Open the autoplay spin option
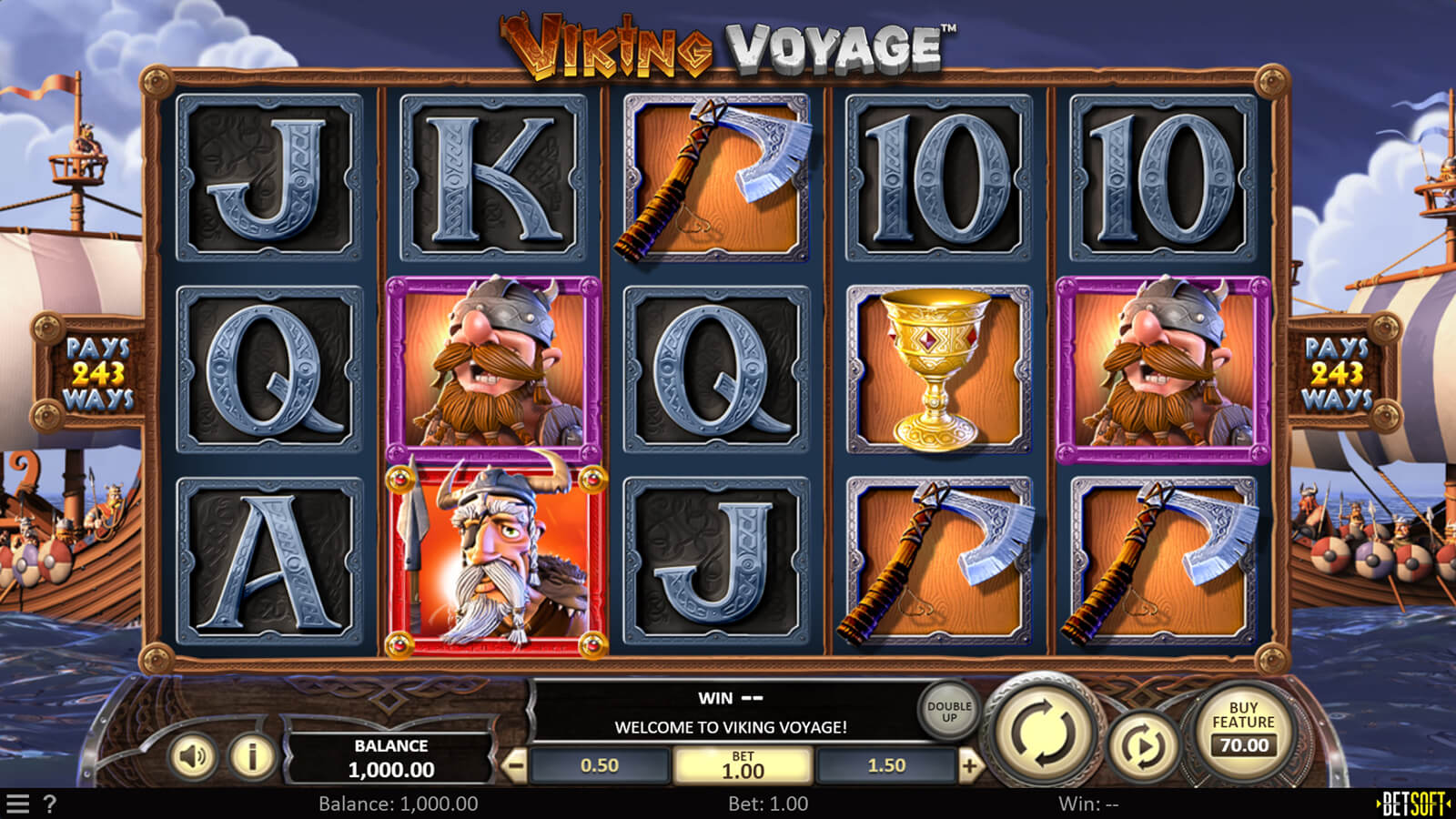Screen dimensions: 1456x819 pyautogui.click(x=1144, y=747)
